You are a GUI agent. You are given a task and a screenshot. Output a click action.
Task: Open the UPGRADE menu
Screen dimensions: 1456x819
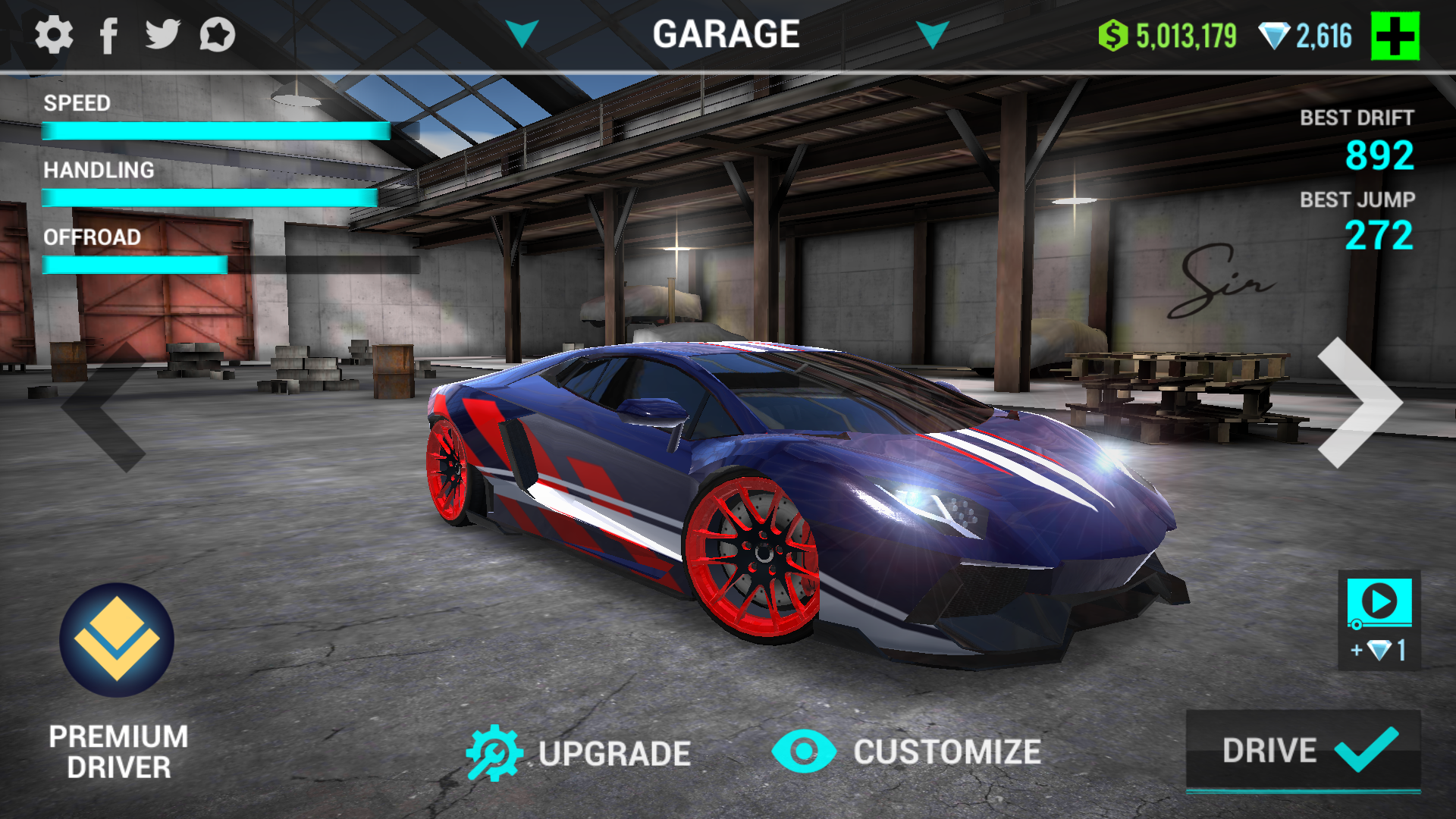pos(614,752)
